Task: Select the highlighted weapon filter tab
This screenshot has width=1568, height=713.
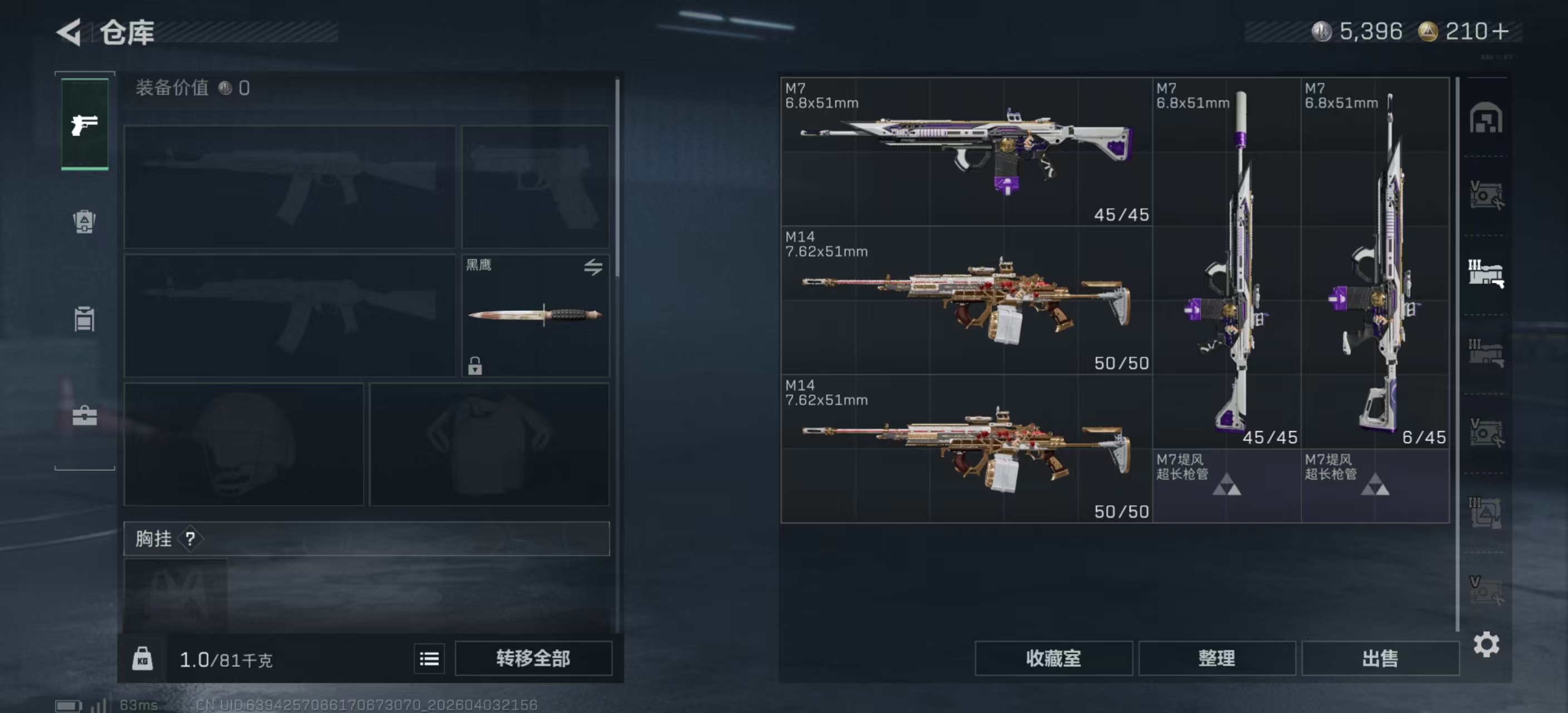Action: click(1486, 274)
